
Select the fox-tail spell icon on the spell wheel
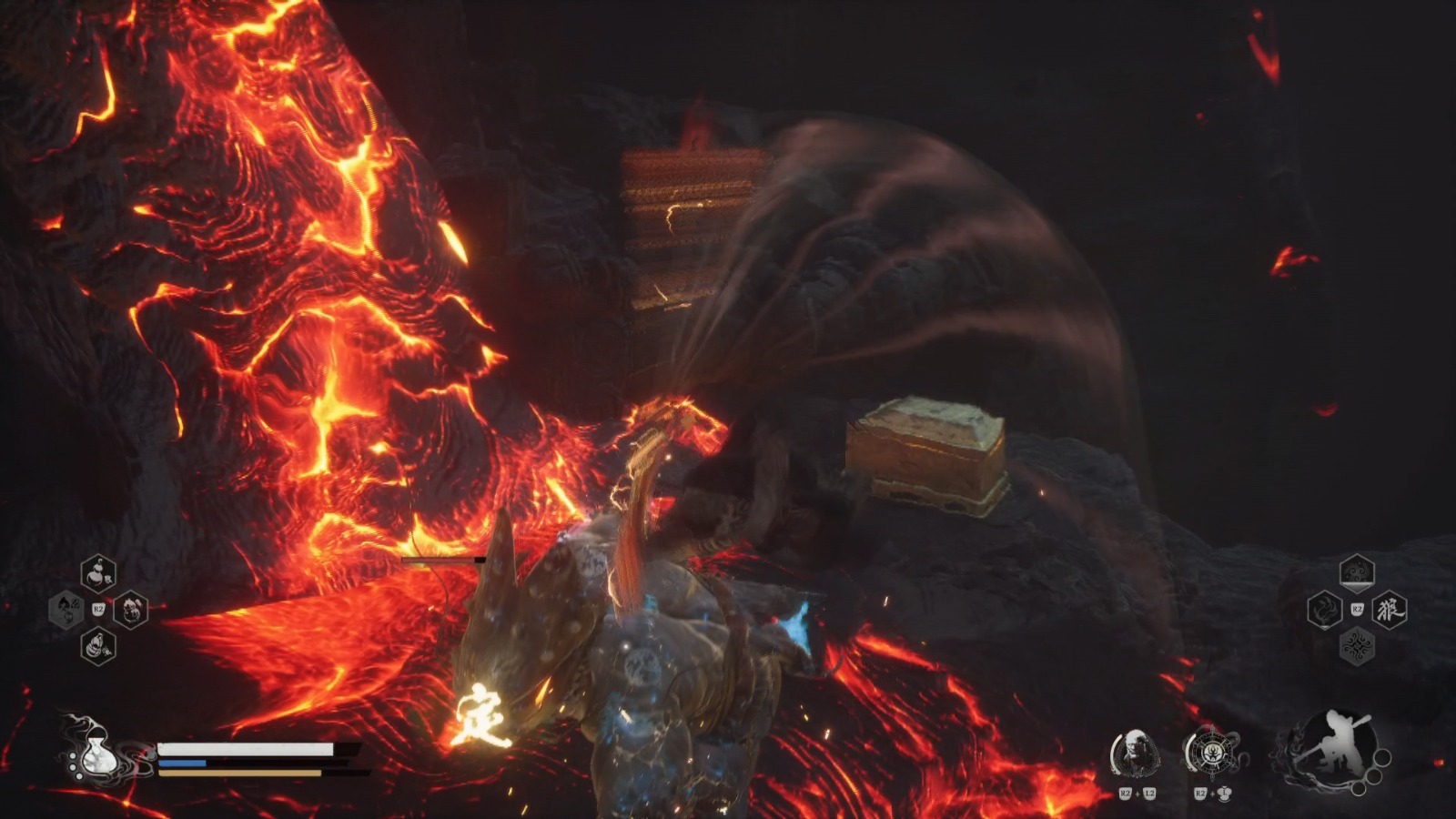point(1325,610)
